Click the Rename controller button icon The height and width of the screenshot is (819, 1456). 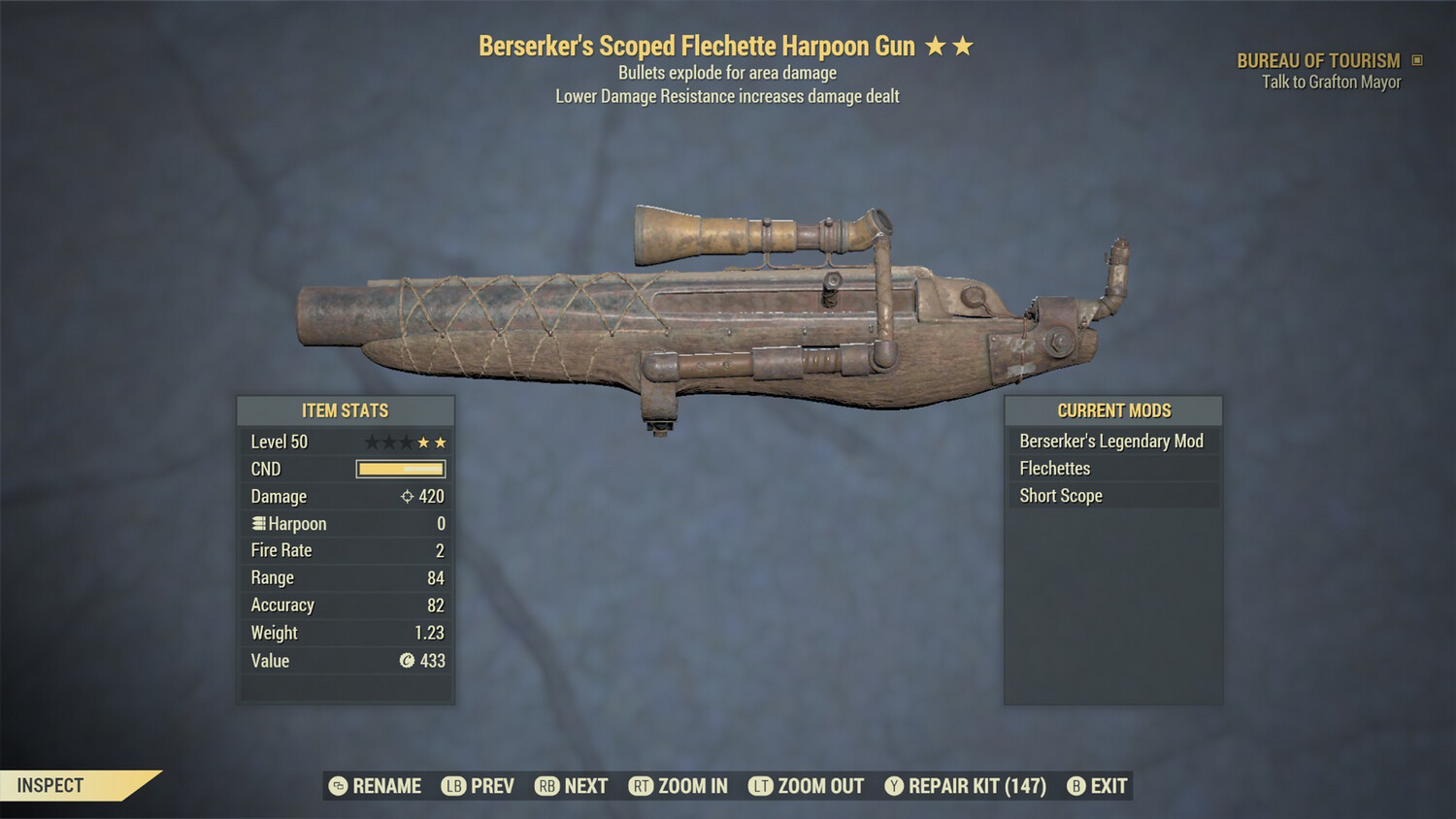click(337, 786)
